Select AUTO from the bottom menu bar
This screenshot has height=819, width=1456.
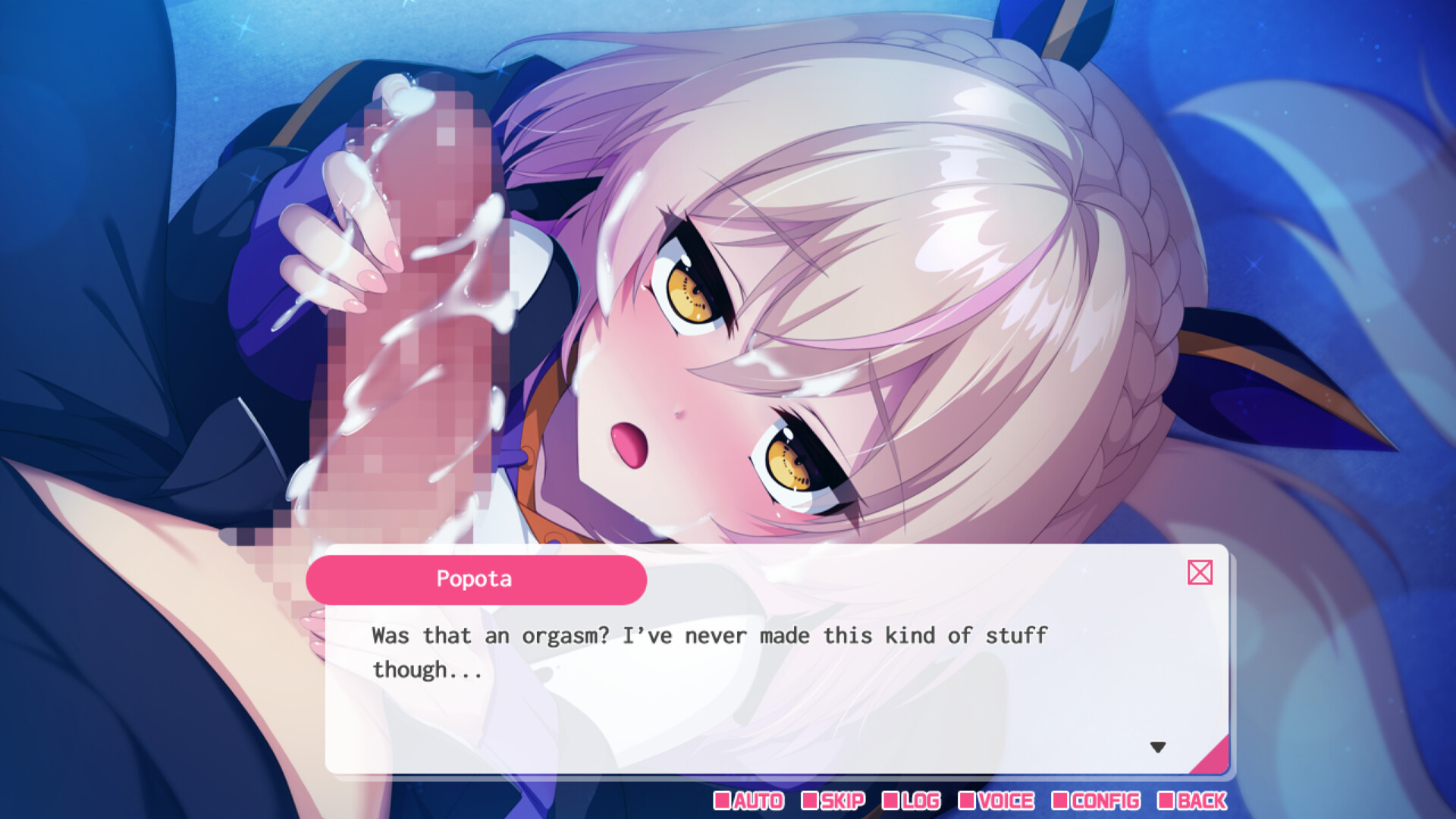tap(758, 801)
